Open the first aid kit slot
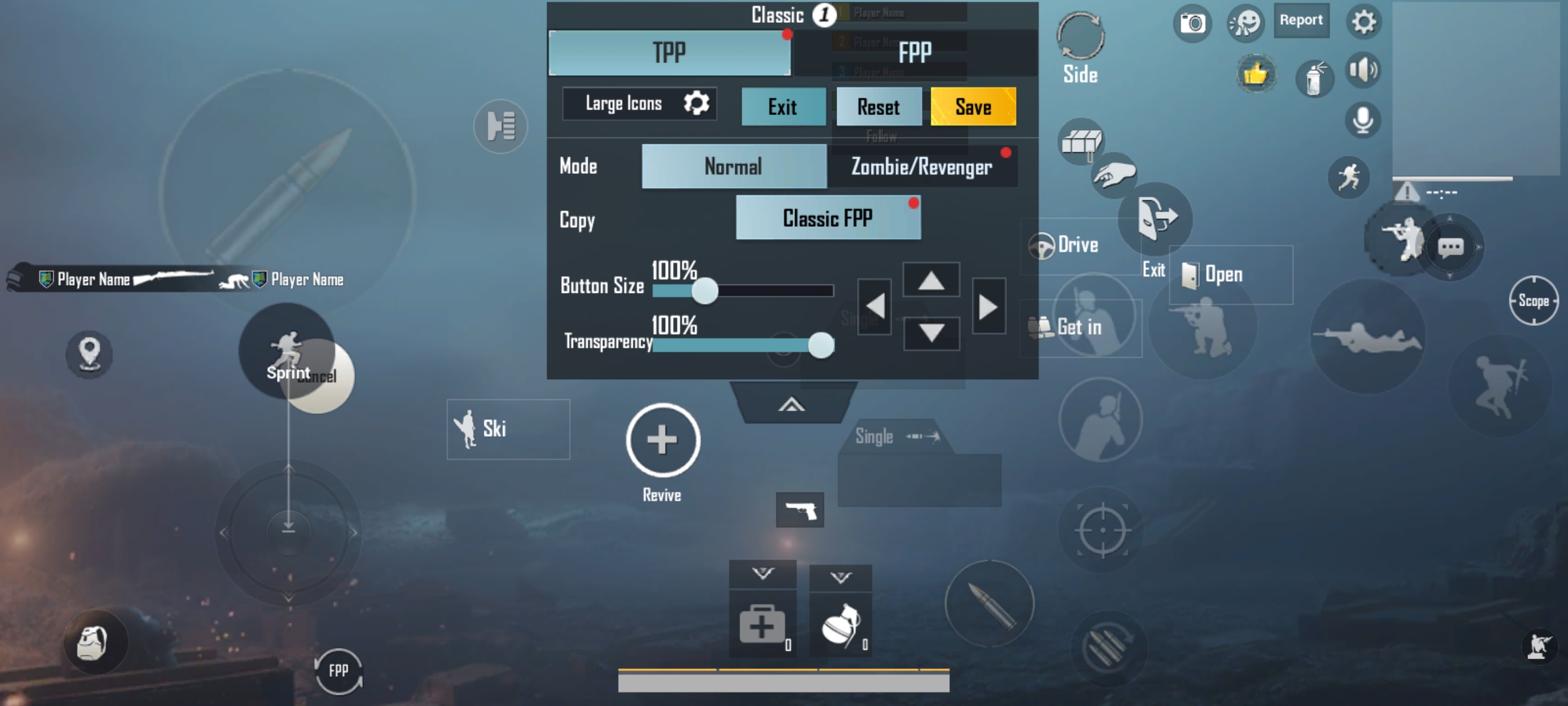 (x=761, y=622)
